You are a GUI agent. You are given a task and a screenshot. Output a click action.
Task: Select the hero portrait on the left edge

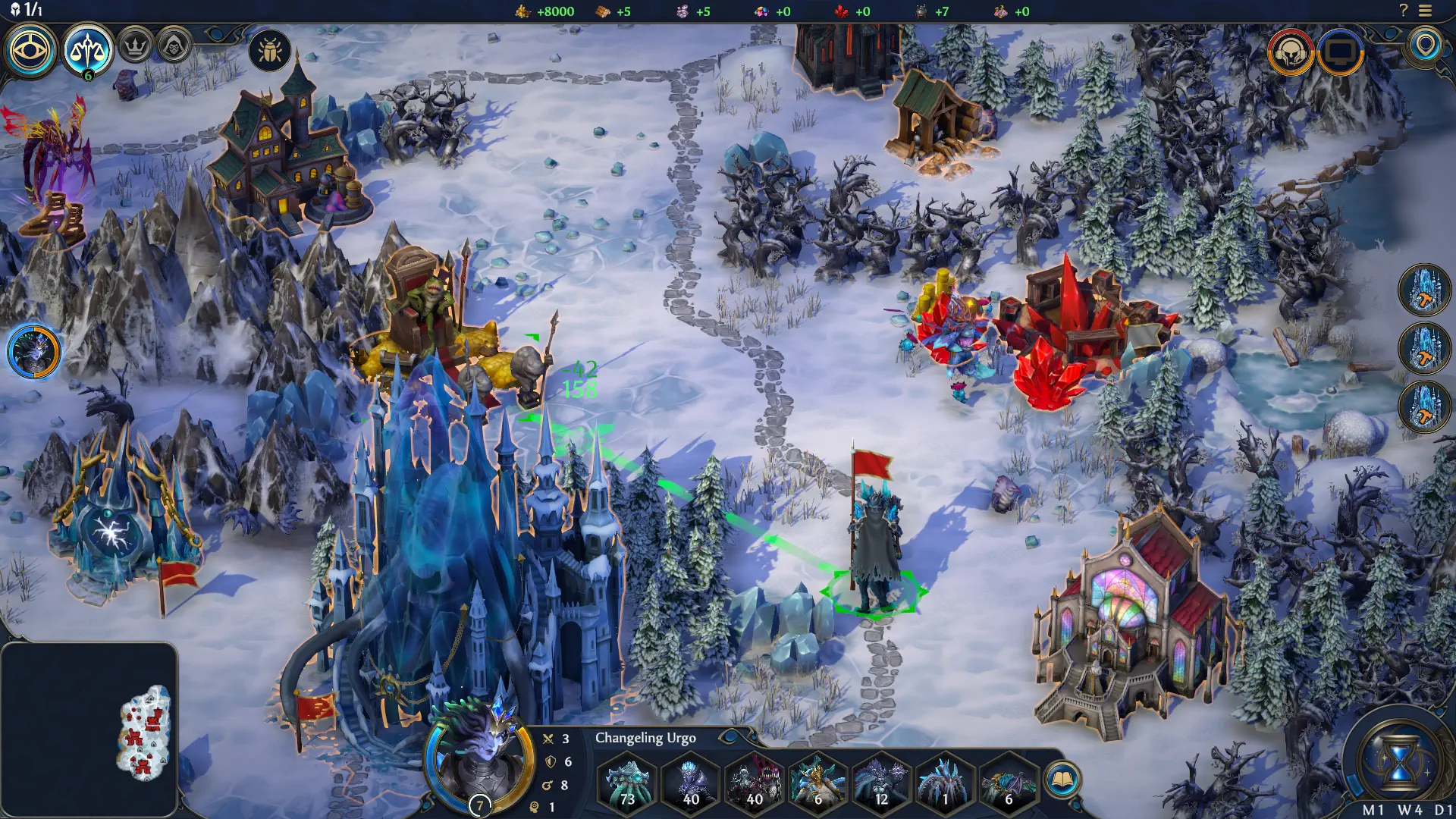click(34, 352)
